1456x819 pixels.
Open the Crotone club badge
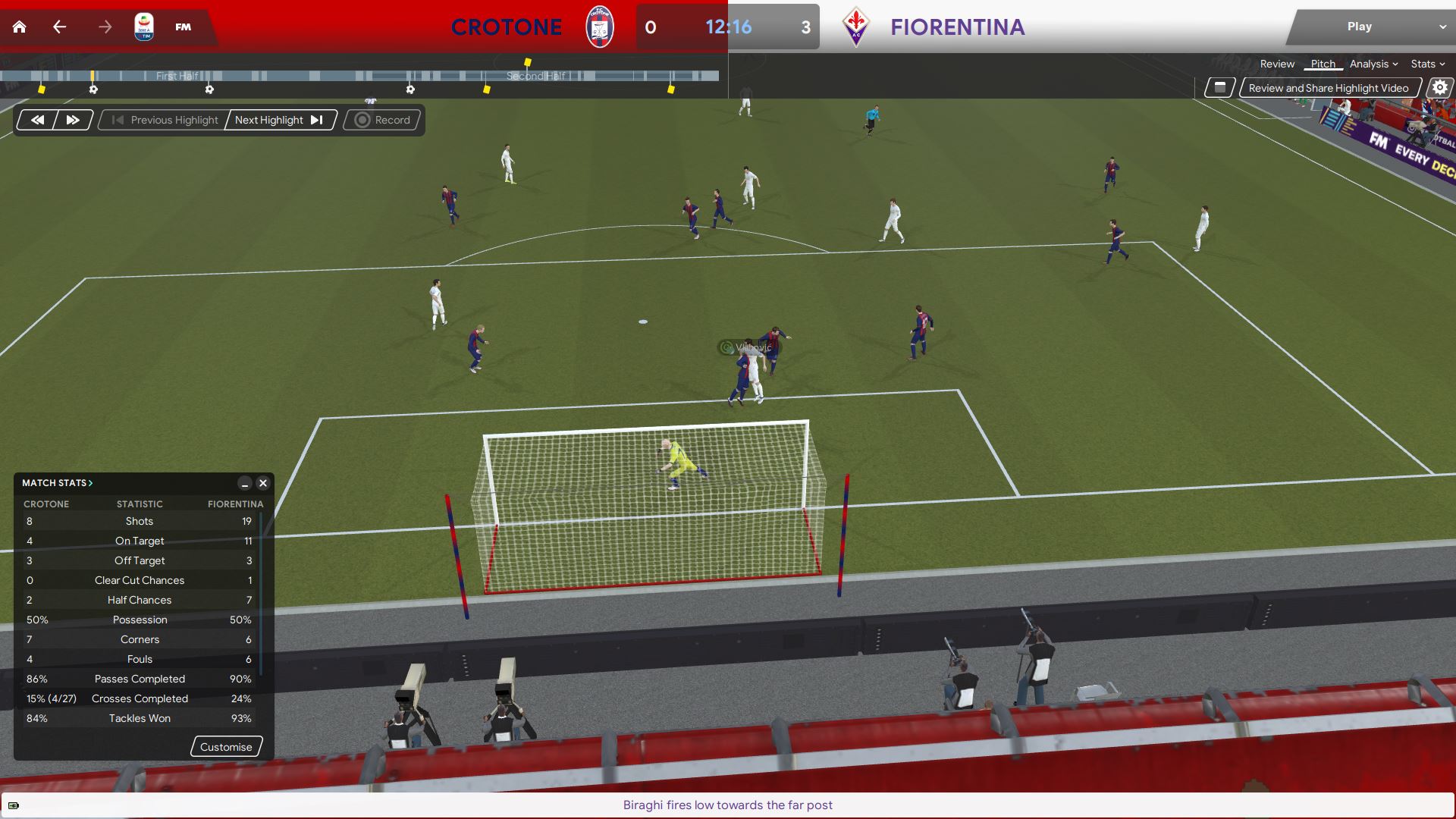(599, 27)
